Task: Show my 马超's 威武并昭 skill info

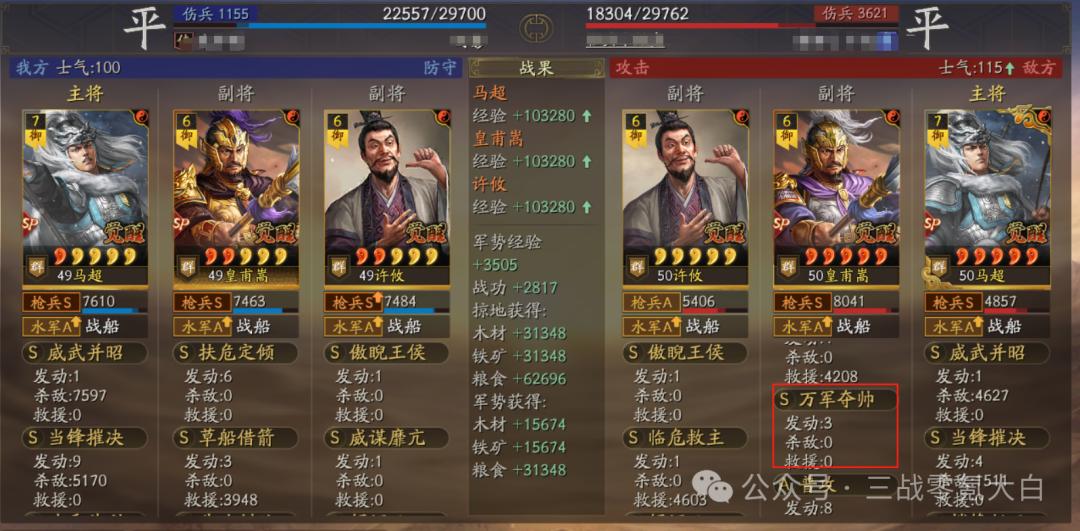Action: click(x=86, y=353)
